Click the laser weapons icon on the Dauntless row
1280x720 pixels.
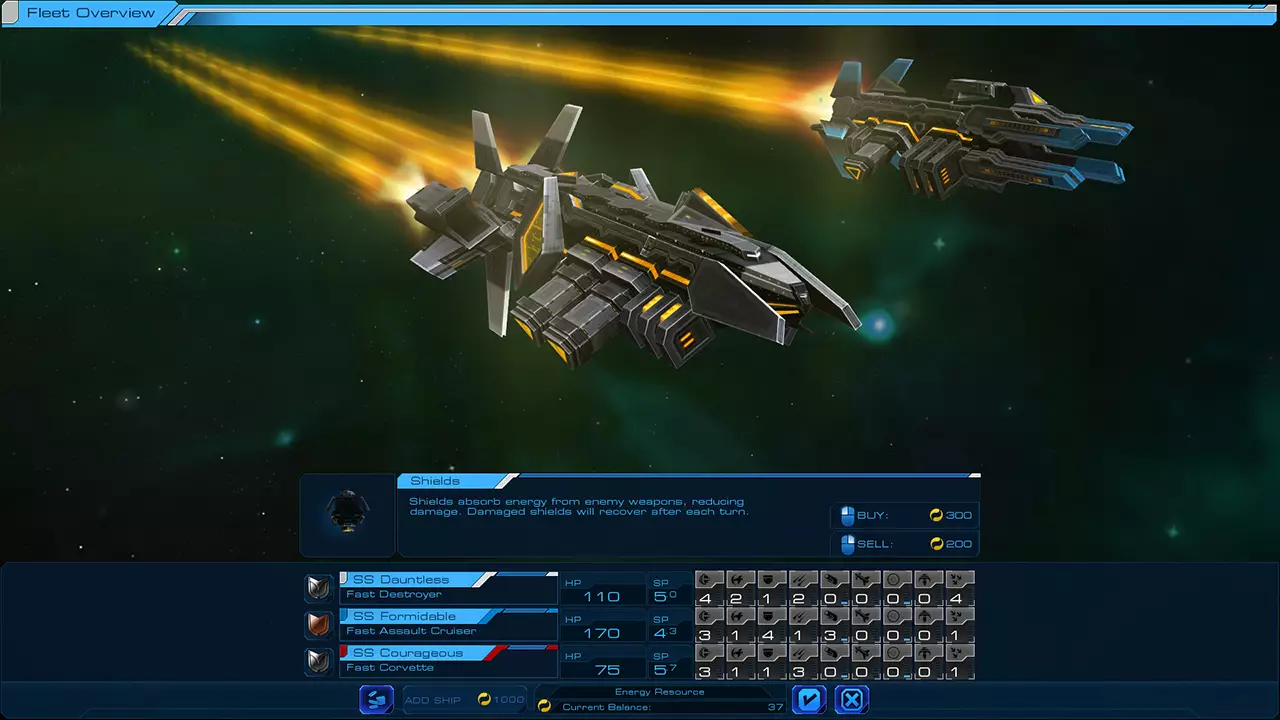(x=801, y=580)
